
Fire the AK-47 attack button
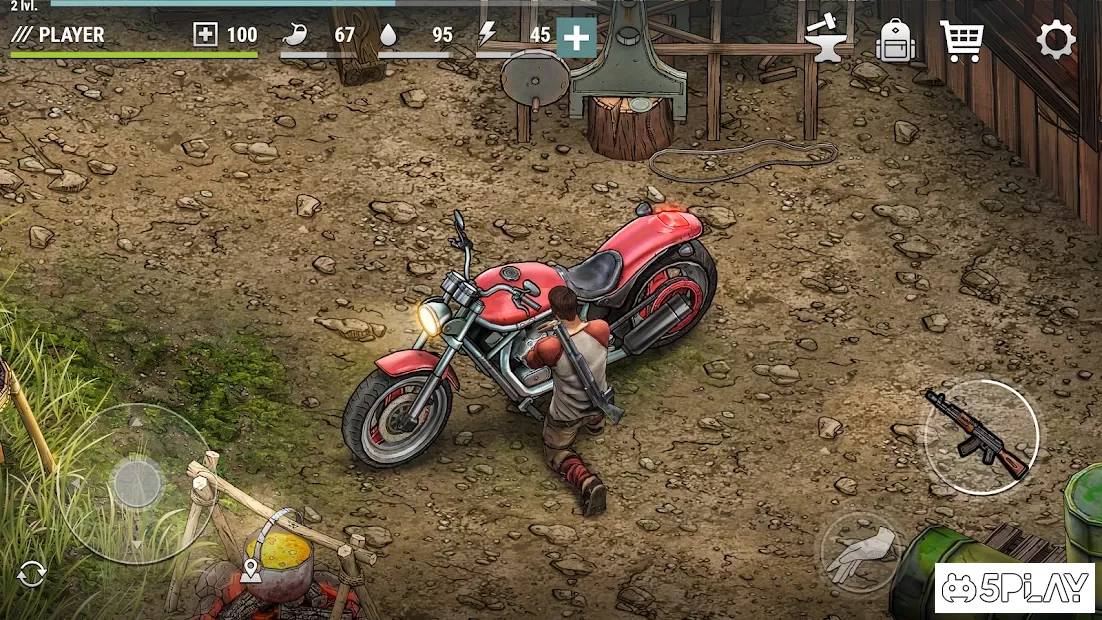click(980, 436)
